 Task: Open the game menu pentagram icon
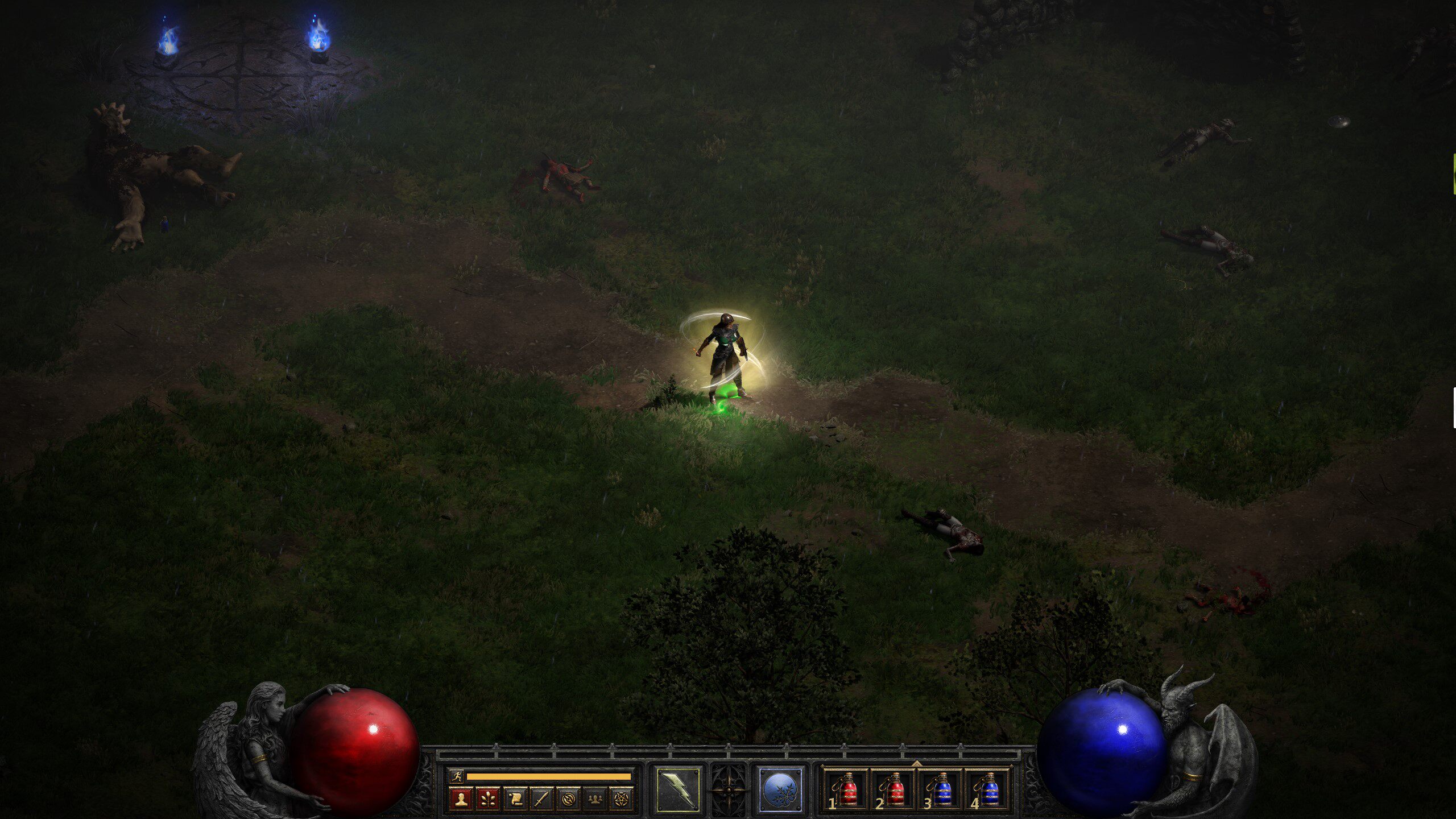tap(622, 799)
